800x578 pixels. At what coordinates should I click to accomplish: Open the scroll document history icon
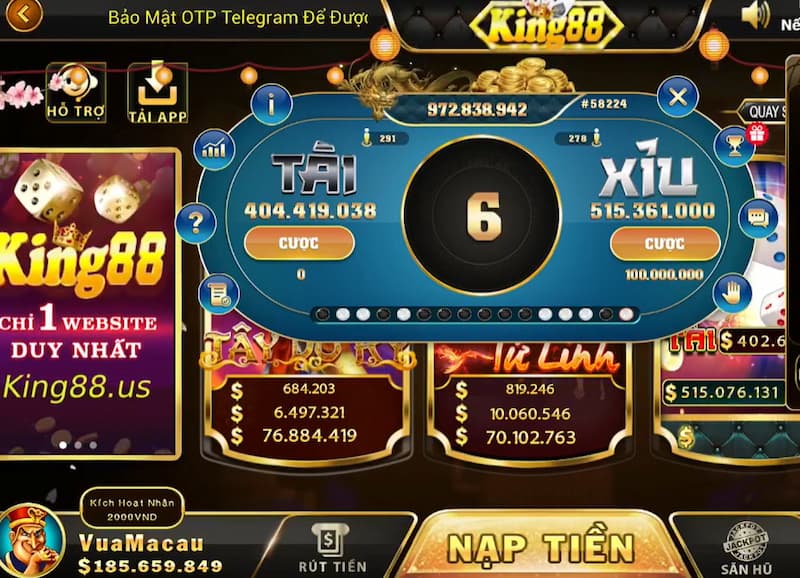[x=216, y=292]
